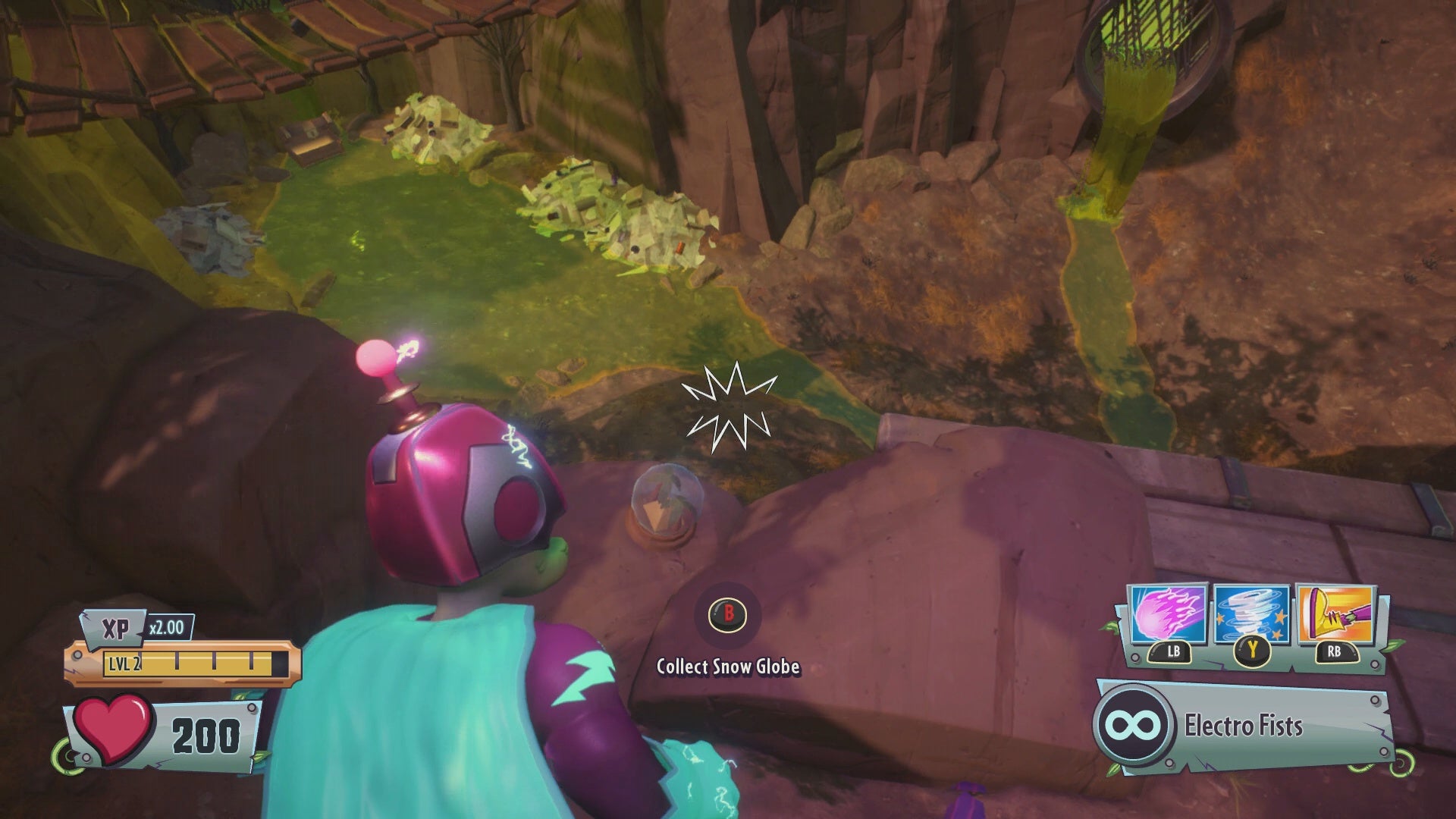Click the health counter reading 200
Viewport: 1456px width, 819px height.
pyautogui.click(x=206, y=733)
